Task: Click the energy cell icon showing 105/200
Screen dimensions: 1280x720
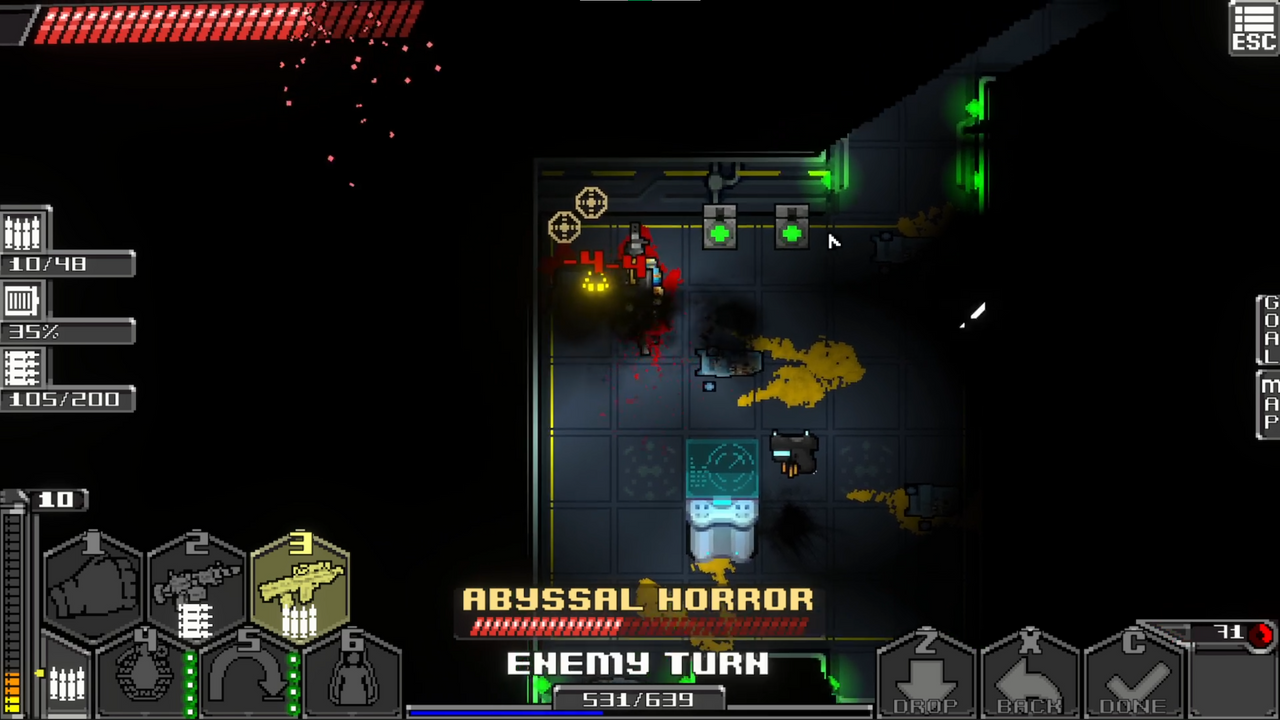Action: pos(22,368)
